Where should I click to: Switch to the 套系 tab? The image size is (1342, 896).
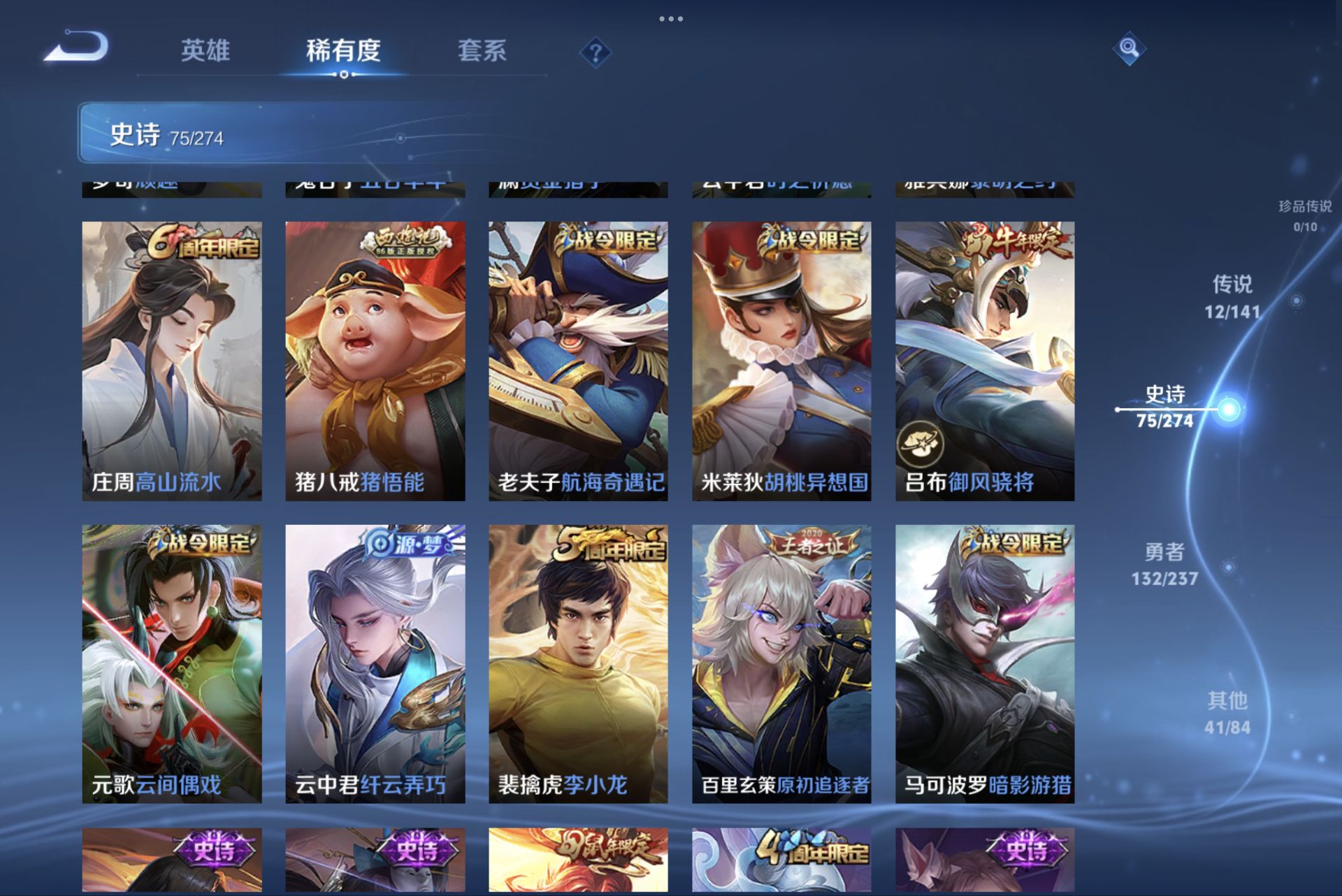click(483, 51)
